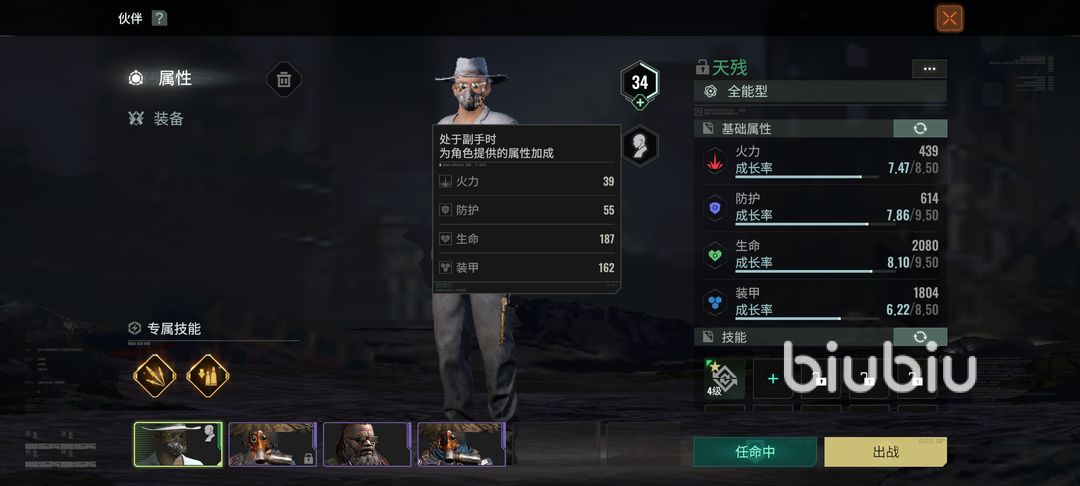
Task: Select the deputy silhouette hexagon icon
Action: coord(640,145)
